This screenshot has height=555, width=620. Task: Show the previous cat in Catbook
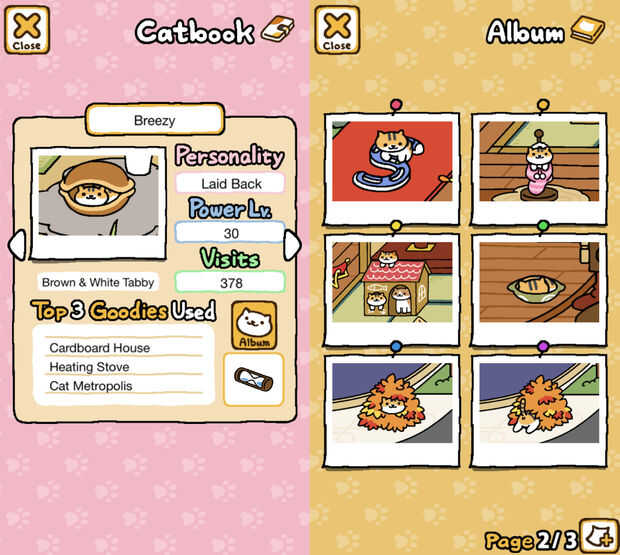(x=16, y=244)
